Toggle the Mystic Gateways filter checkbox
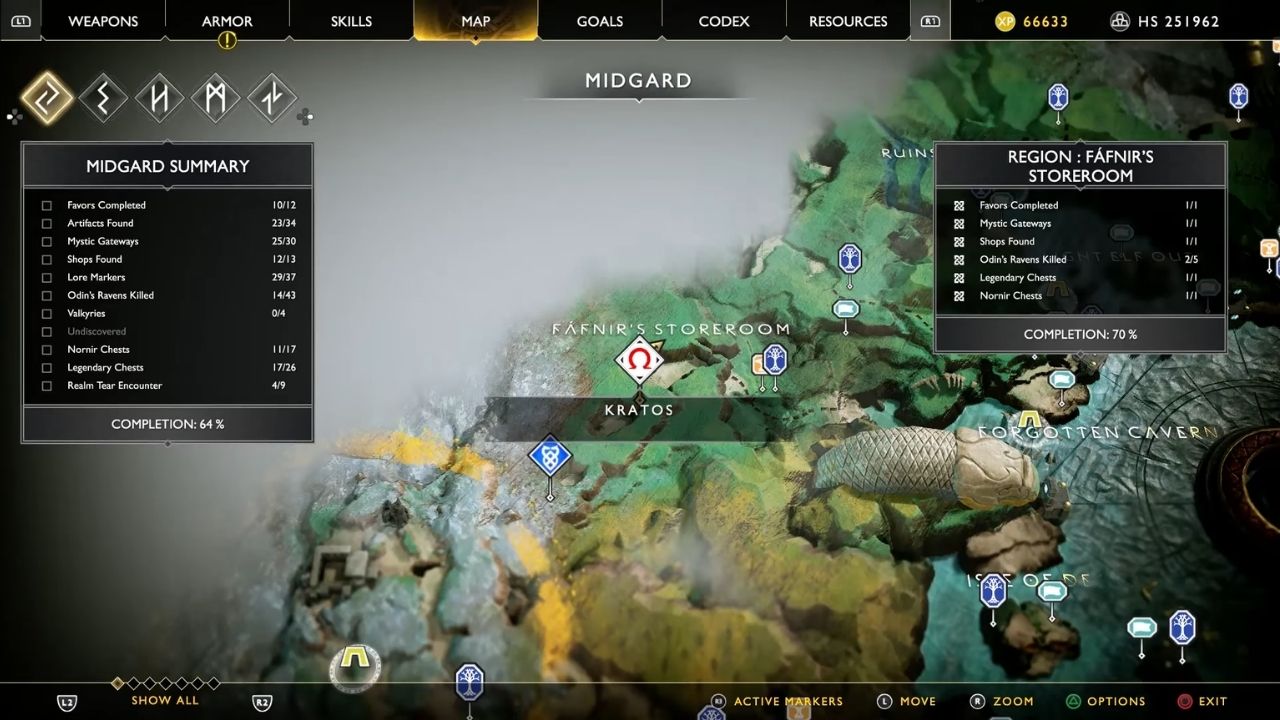Viewport: 1280px width, 720px height. (47, 242)
